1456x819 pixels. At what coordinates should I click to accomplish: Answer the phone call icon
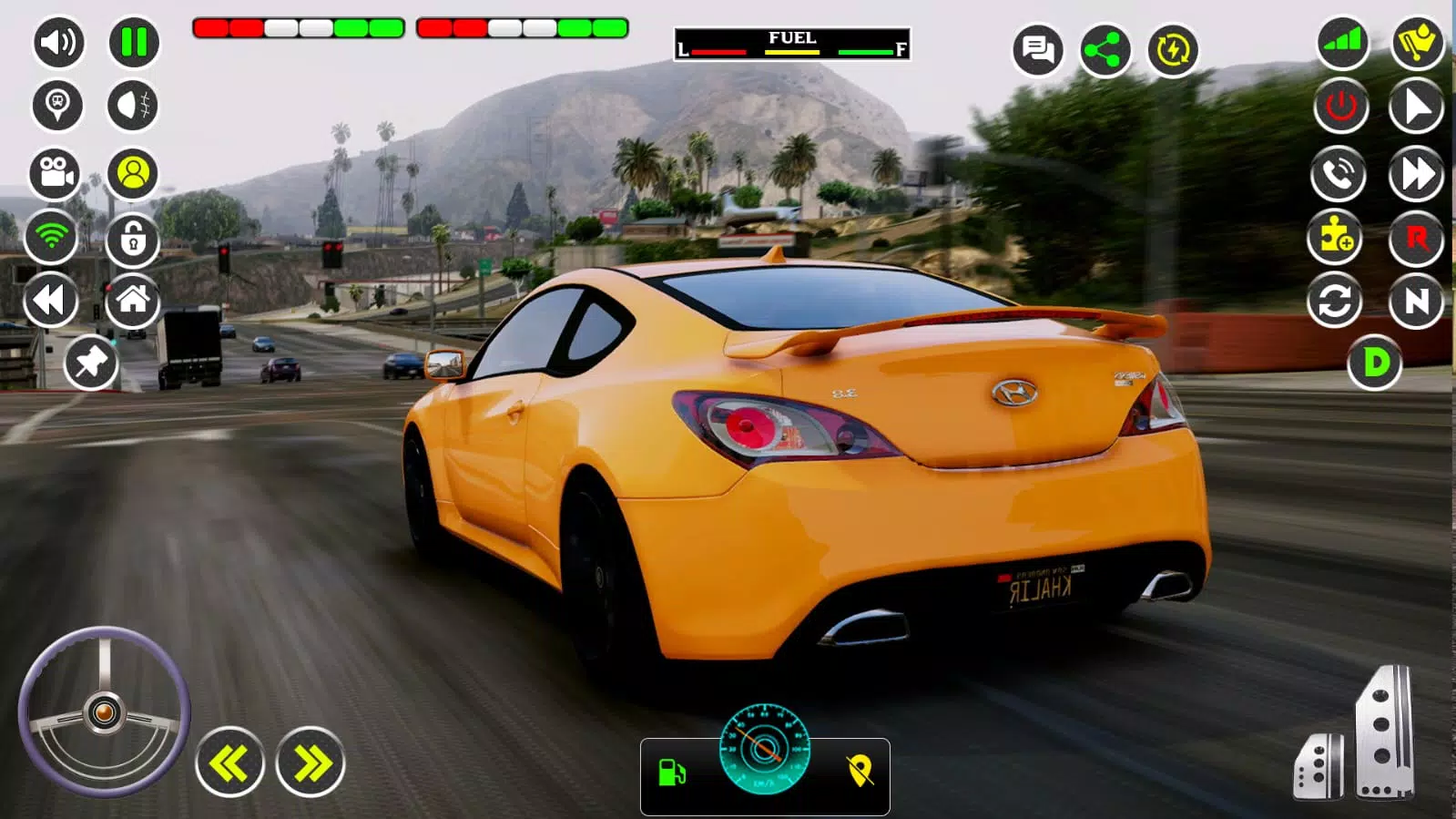point(1338,173)
